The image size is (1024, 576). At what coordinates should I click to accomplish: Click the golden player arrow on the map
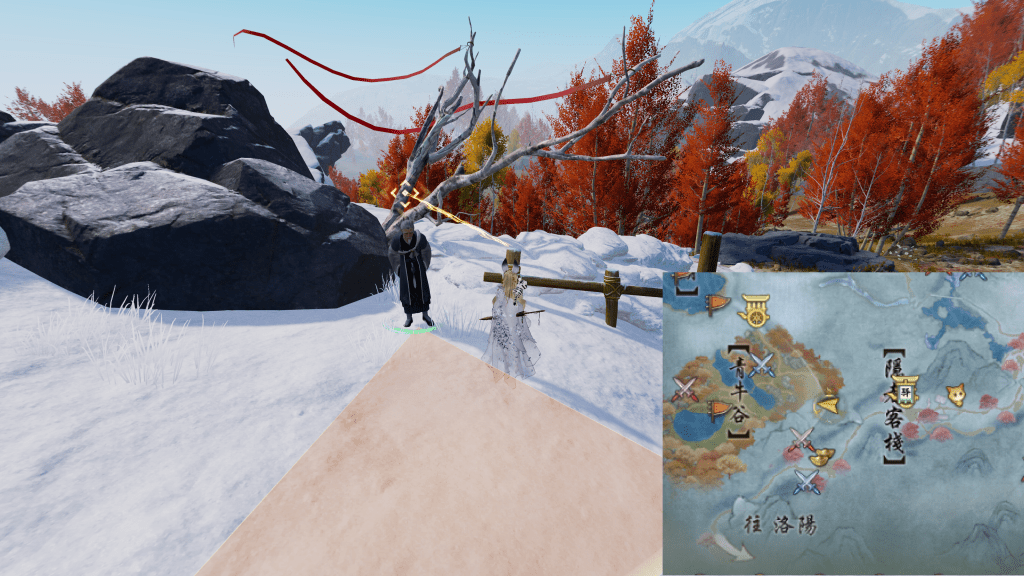[x=829, y=403]
